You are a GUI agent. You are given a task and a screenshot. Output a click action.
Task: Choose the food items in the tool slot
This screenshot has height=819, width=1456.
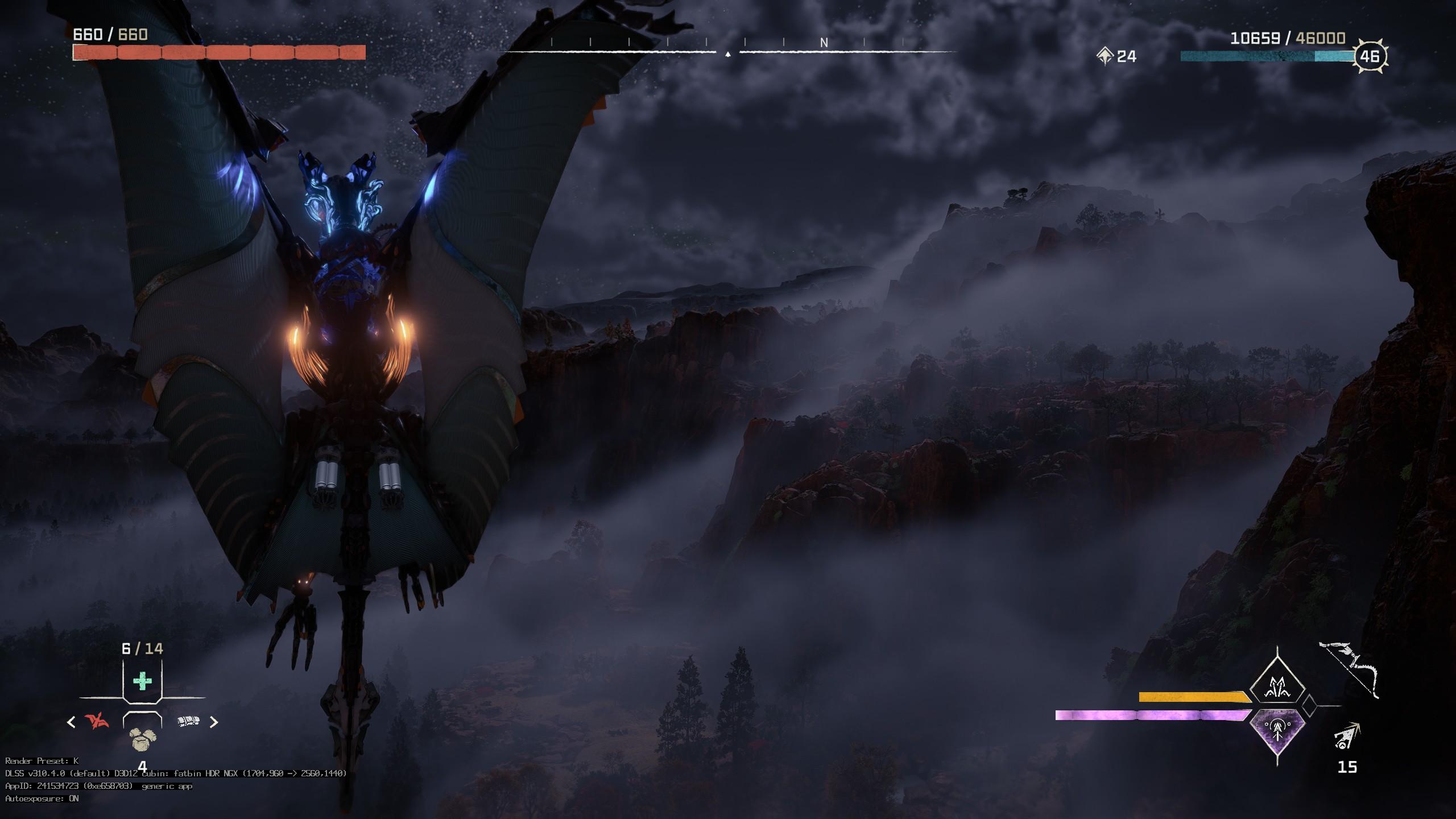[141, 739]
